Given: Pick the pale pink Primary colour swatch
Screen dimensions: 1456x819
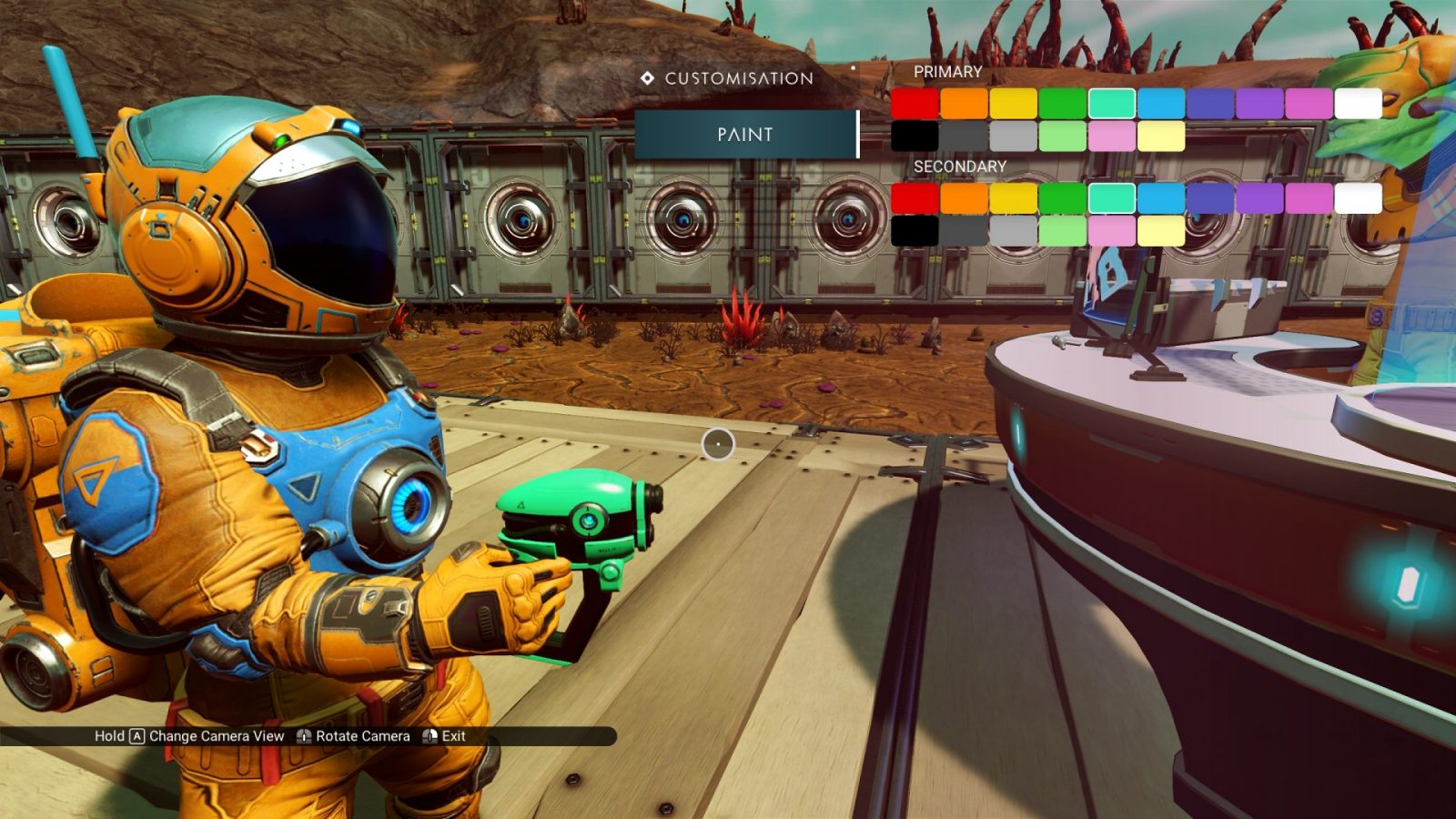Looking at the screenshot, I should tap(1111, 136).
